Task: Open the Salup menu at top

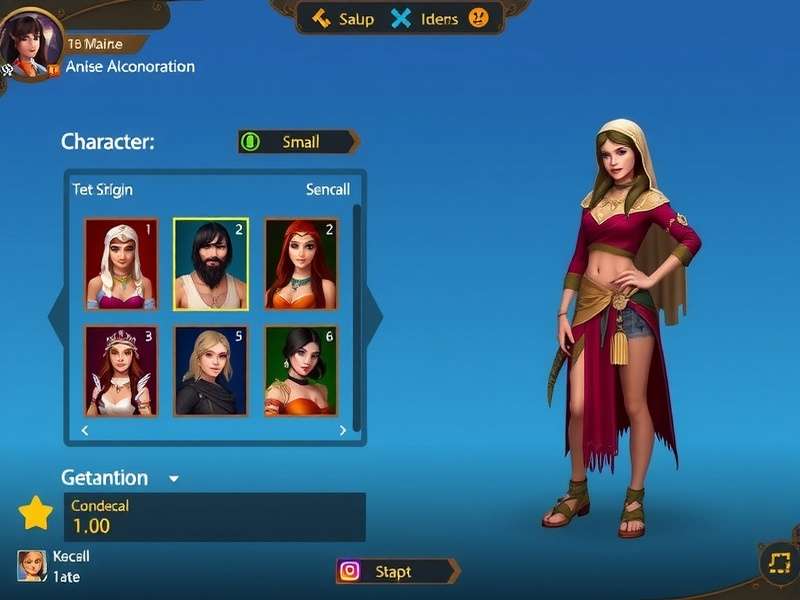Action: (343, 19)
